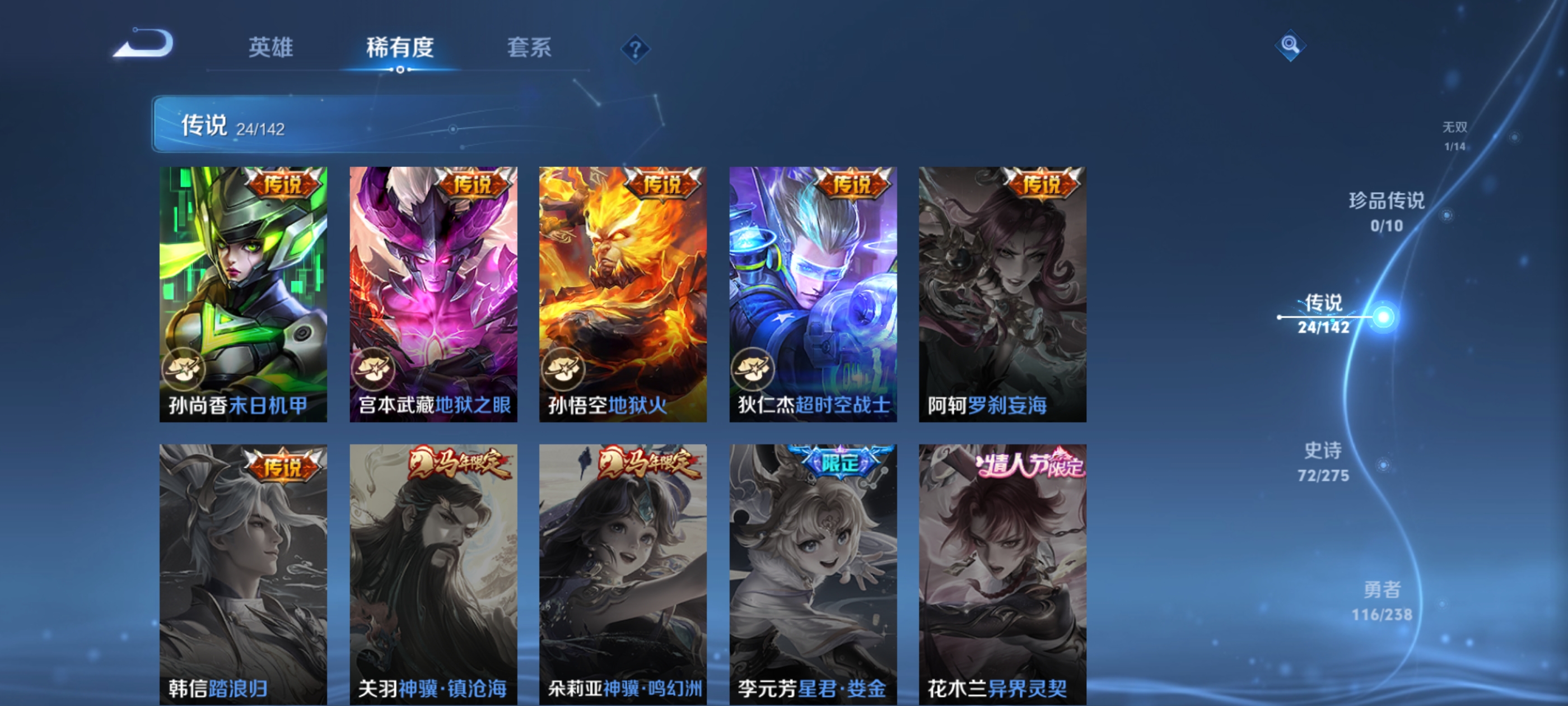This screenshot has width=1568, height=706.
Task: Click the game logo in the top-left corner
Action: pyautogui.click(x=144, y=41)
